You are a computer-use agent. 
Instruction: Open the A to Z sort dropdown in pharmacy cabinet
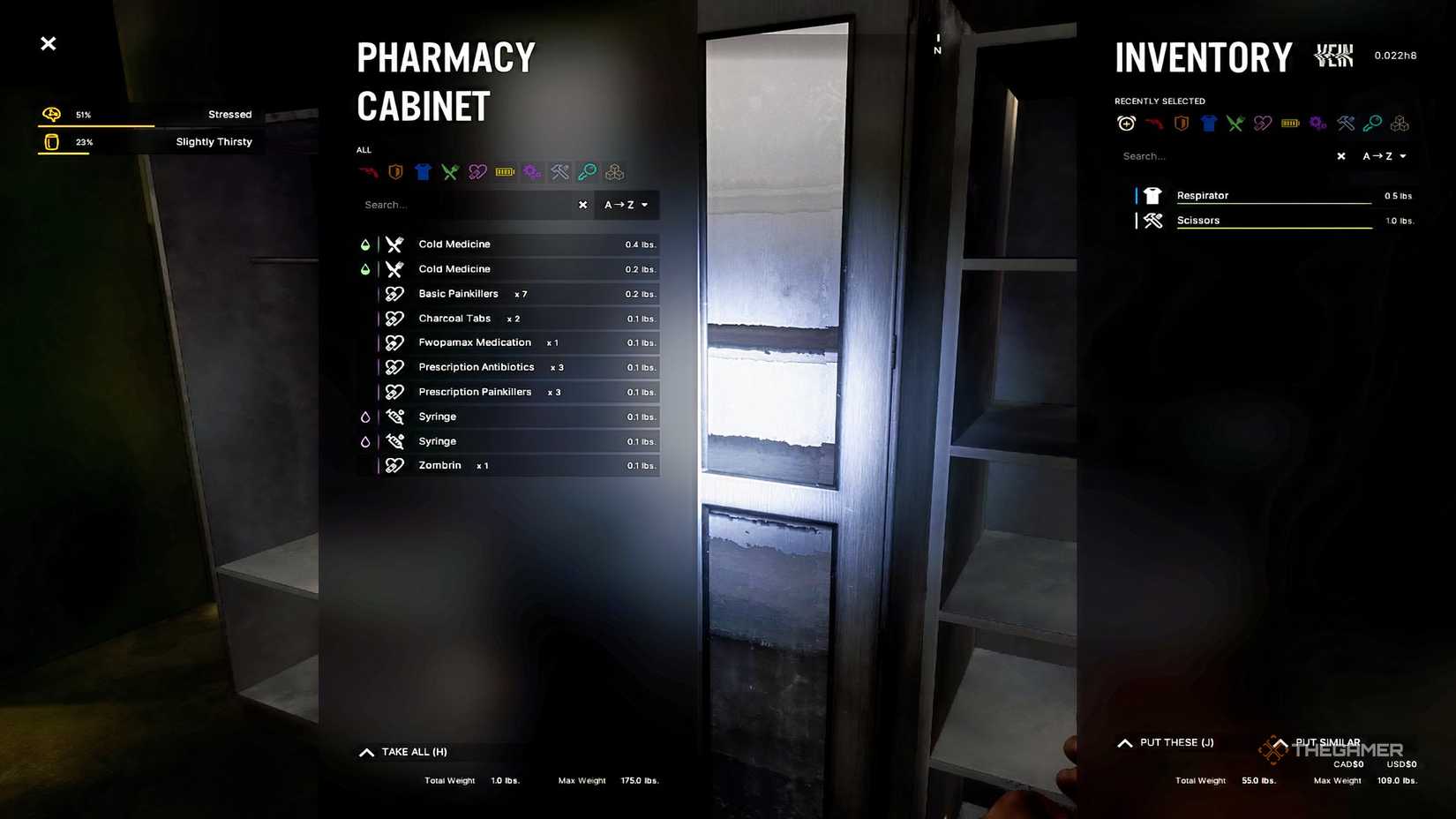tap(626, 204)
